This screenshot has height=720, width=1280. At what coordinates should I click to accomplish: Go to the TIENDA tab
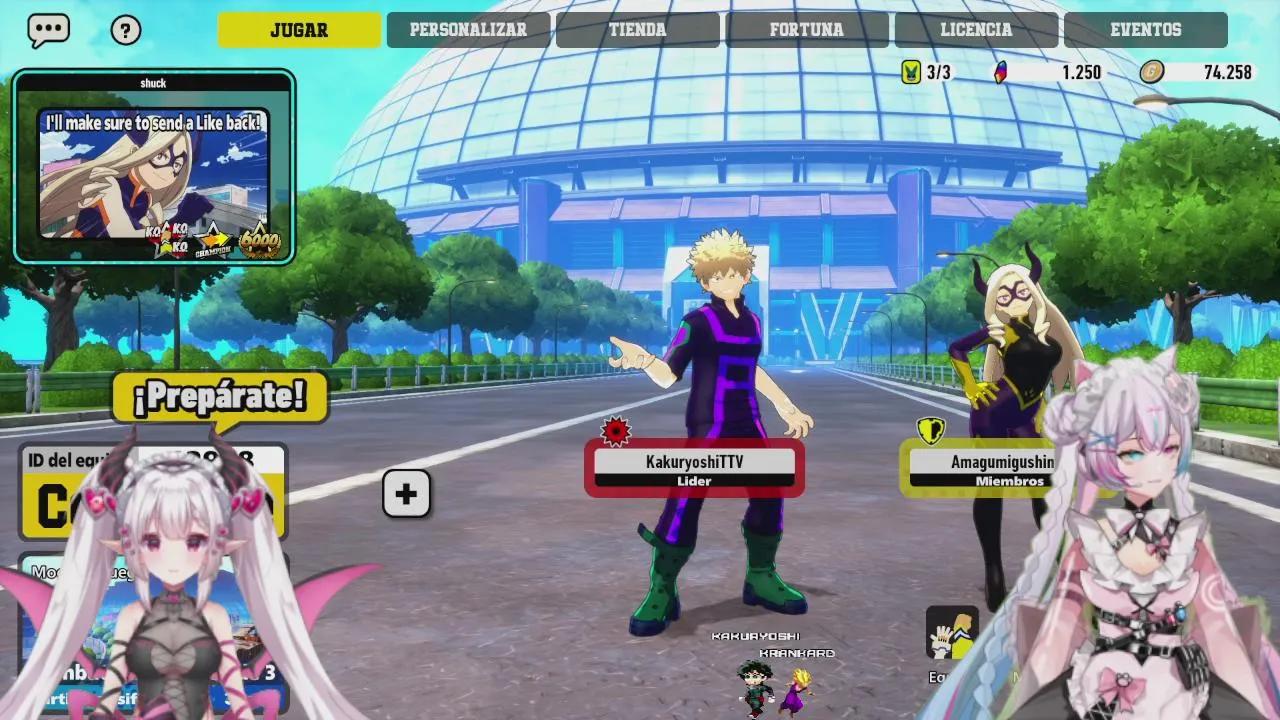637,30
